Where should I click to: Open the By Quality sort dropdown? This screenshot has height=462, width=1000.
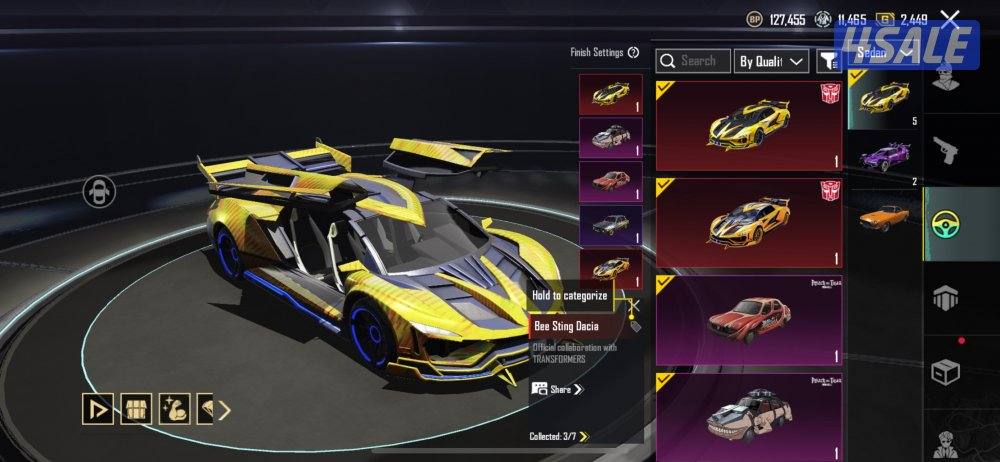click(x=771, y=61)
